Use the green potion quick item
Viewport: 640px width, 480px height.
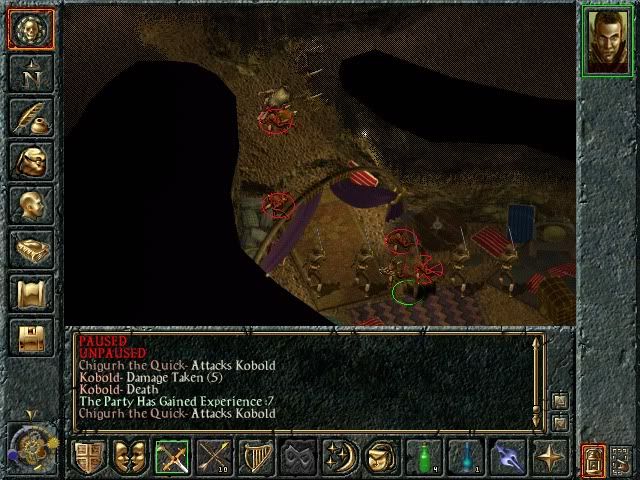click(424, 457)
